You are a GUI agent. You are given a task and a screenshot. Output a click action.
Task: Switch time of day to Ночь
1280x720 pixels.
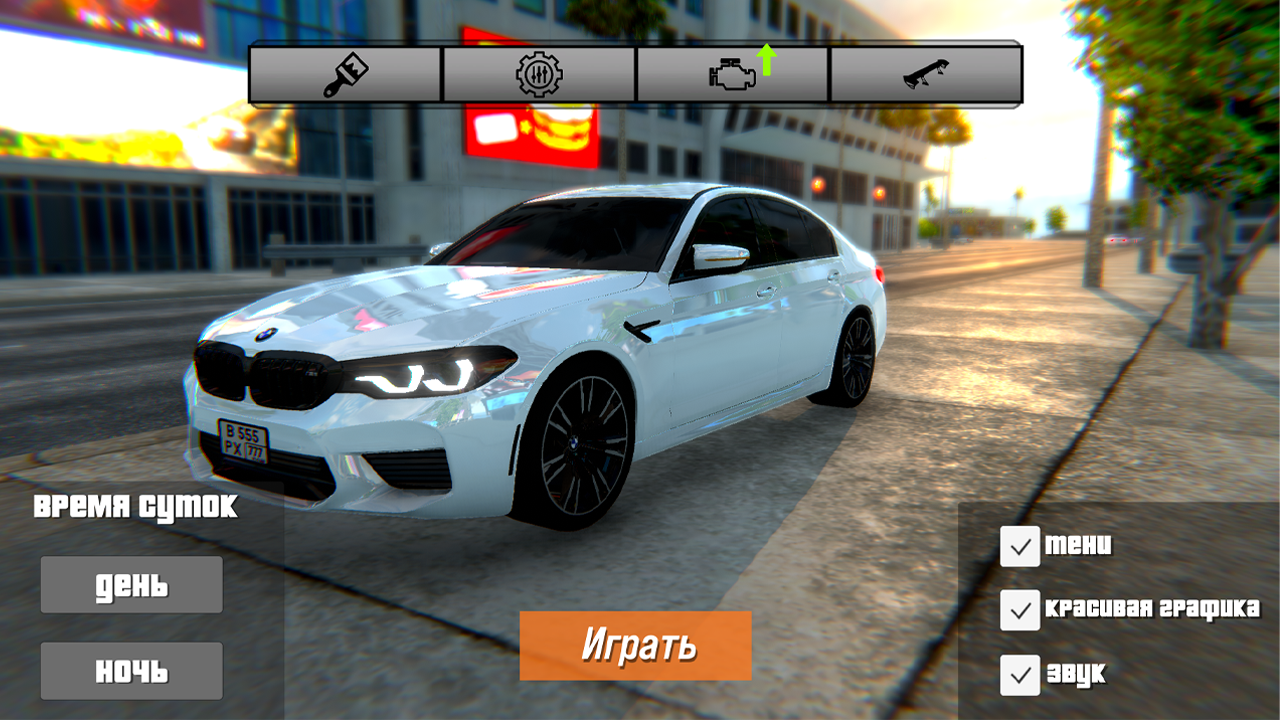[x=130, y=670]
